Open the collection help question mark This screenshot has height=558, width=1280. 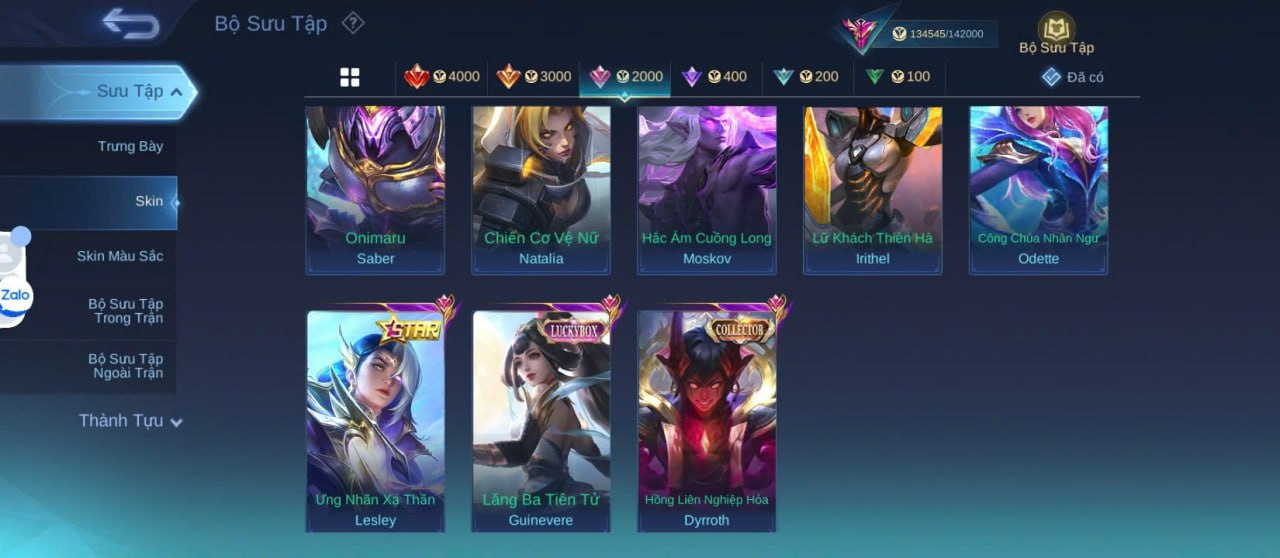pos(353,23)
